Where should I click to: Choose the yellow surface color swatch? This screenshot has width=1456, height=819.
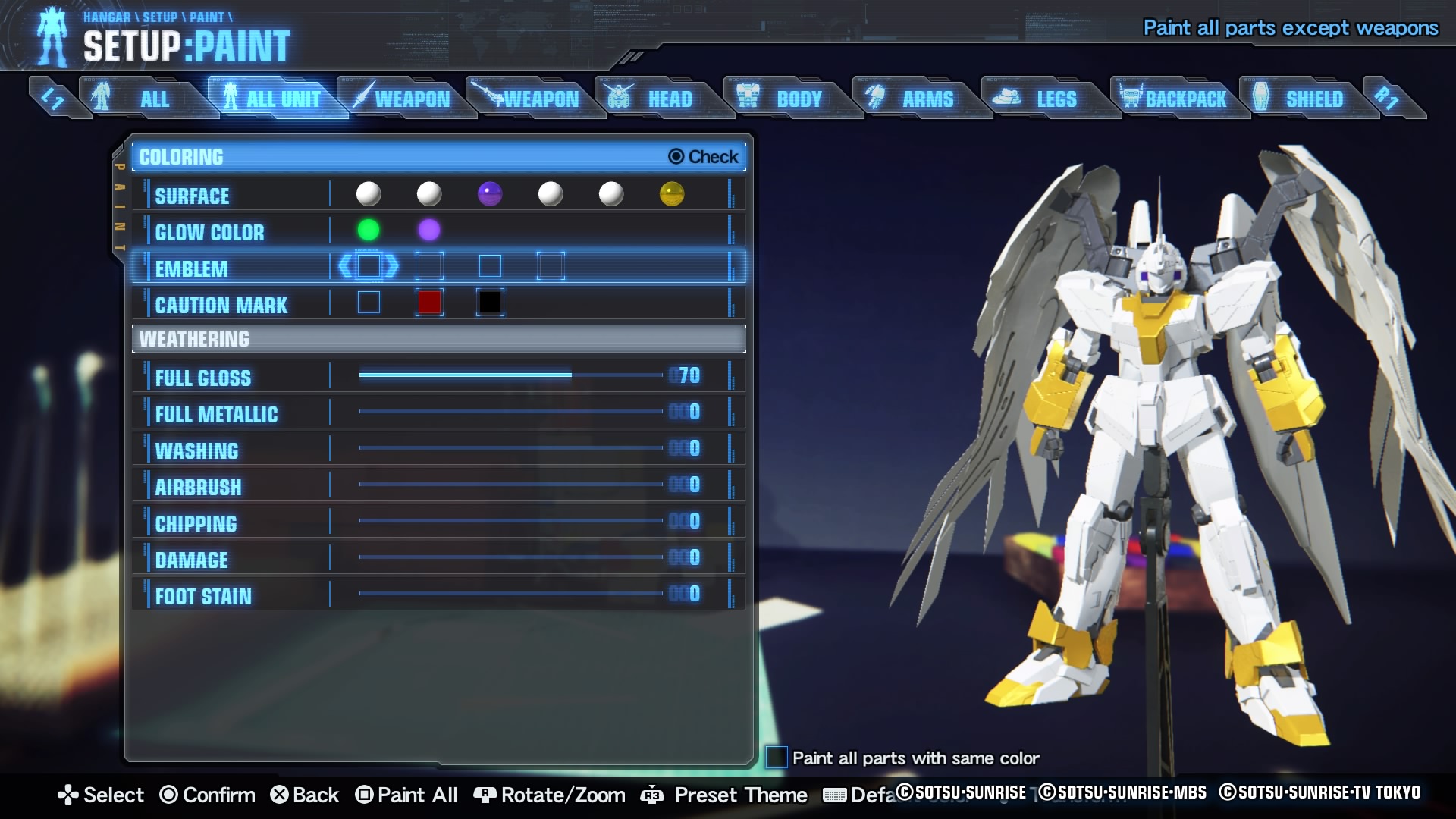(672, 194)
